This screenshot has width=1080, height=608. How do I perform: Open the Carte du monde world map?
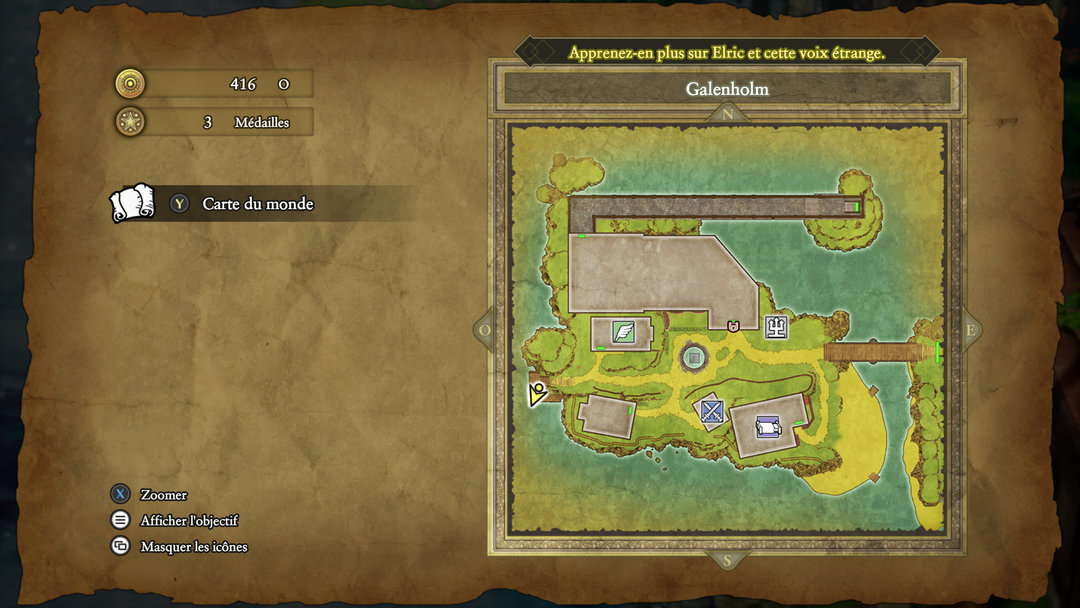click(257, 204)
